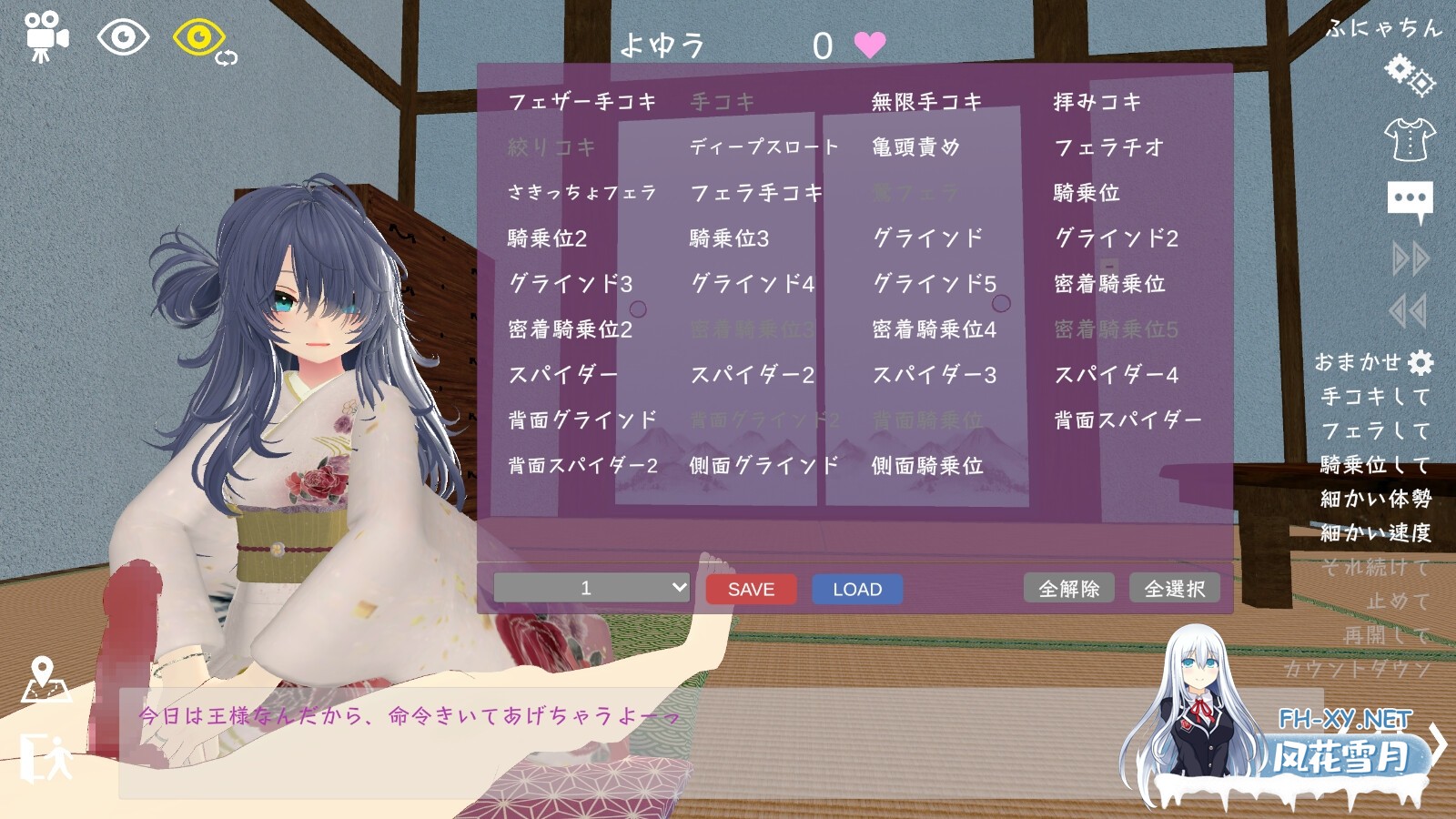Viewport: 1456px width, 819px height.
Task: Expand the right arrow next to 風花雪月 mascot
Action: 1440,744
